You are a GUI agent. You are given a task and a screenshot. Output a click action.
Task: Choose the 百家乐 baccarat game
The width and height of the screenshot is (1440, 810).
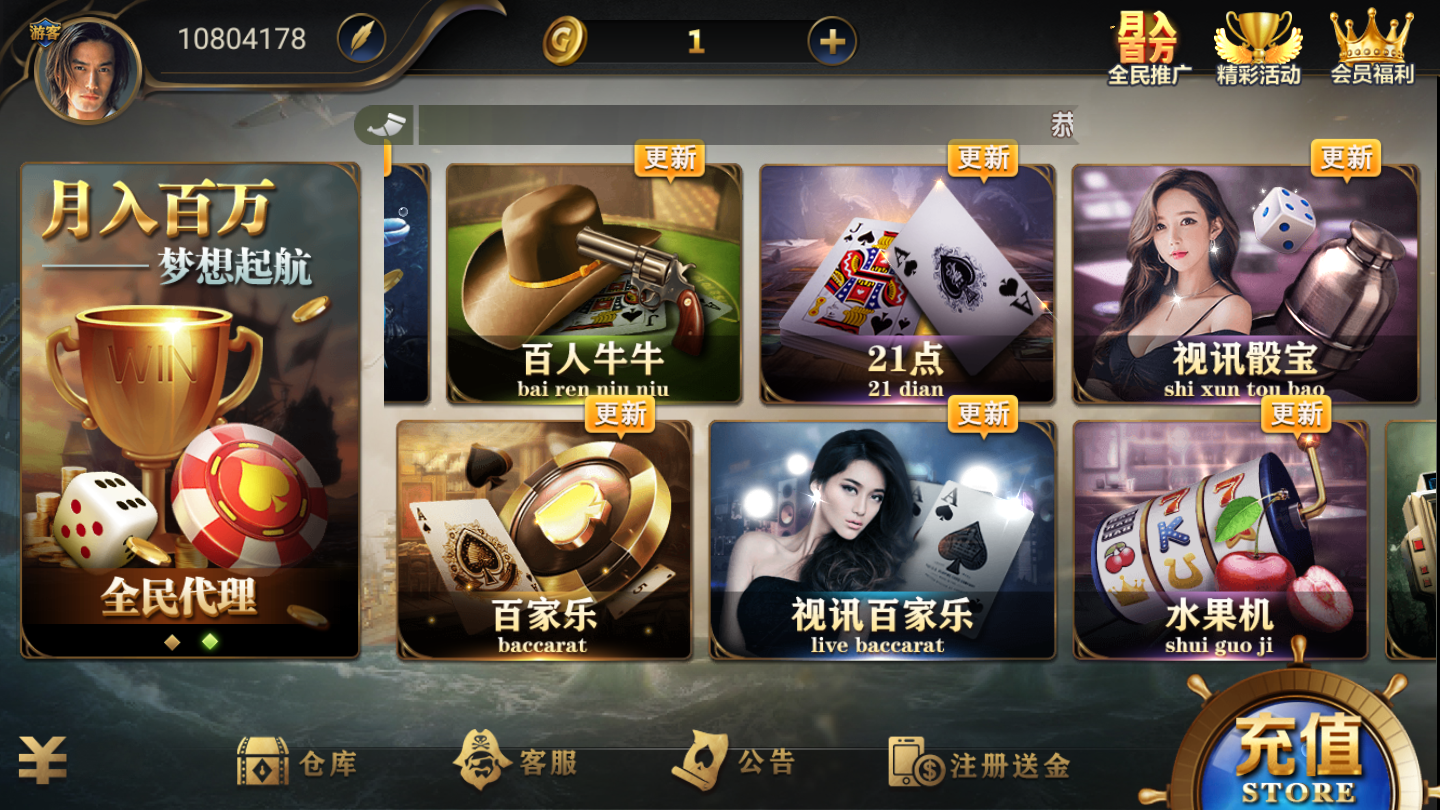544,540
